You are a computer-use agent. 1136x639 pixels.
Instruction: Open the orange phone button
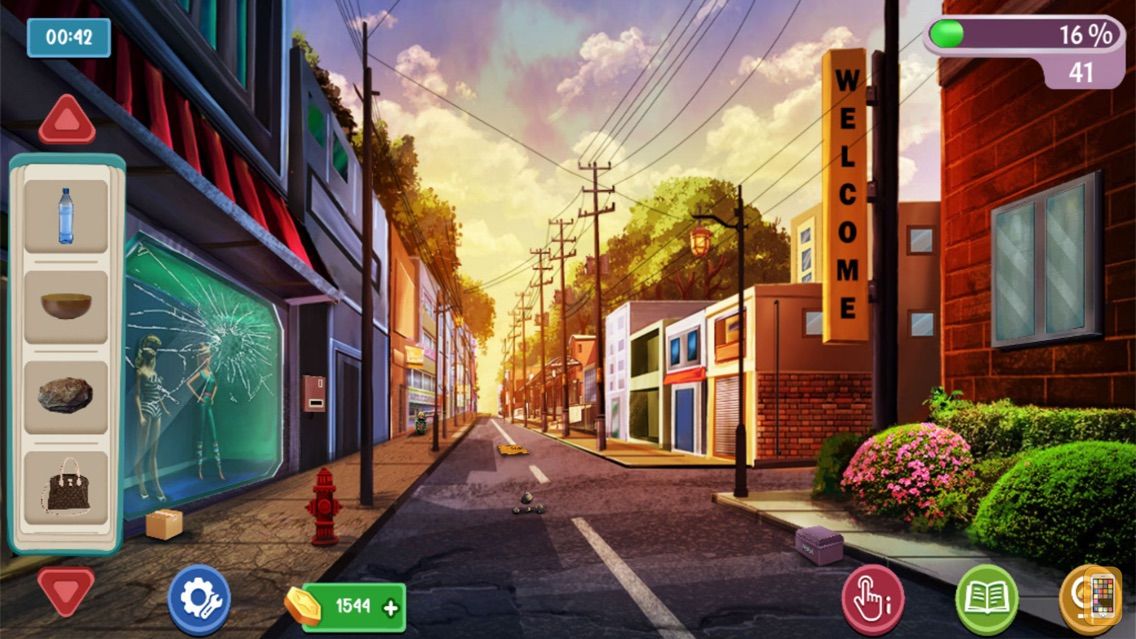[1098, 600]
